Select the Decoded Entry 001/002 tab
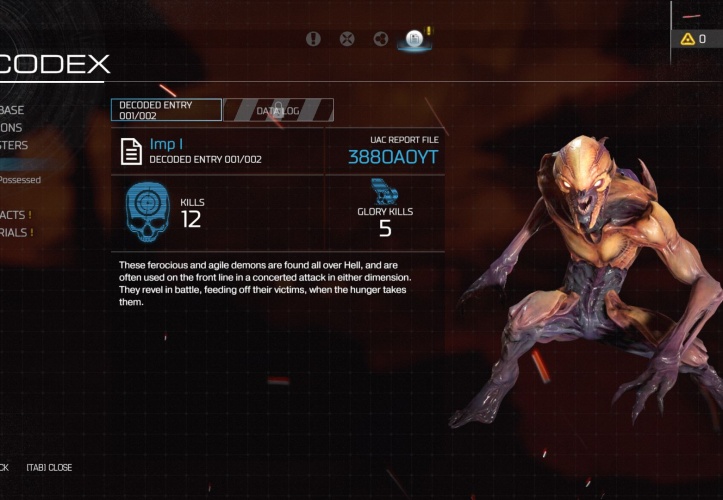Viewport: 723px width, 500px height. [x=166, y=110]
